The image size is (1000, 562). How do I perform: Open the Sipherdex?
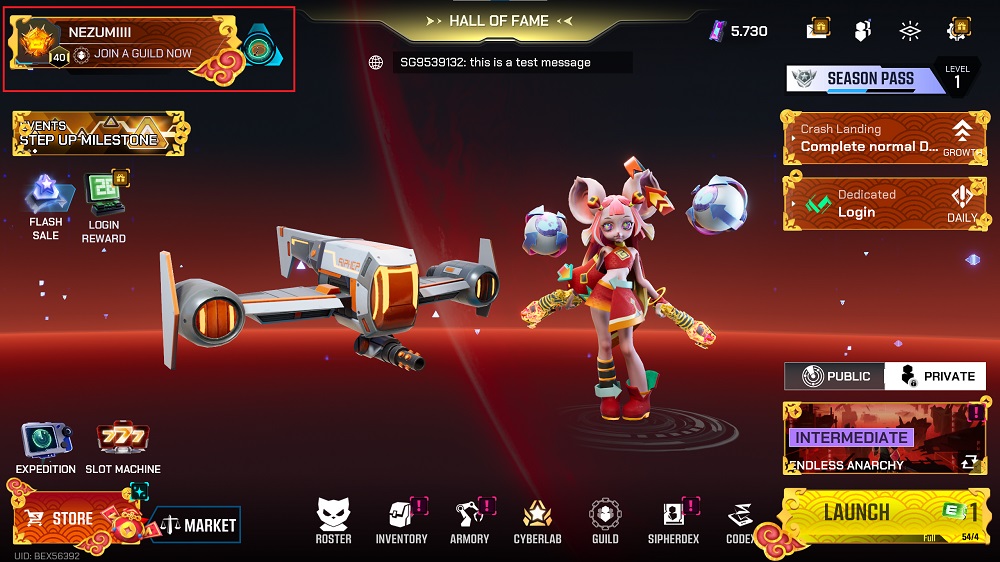point(673,520)
